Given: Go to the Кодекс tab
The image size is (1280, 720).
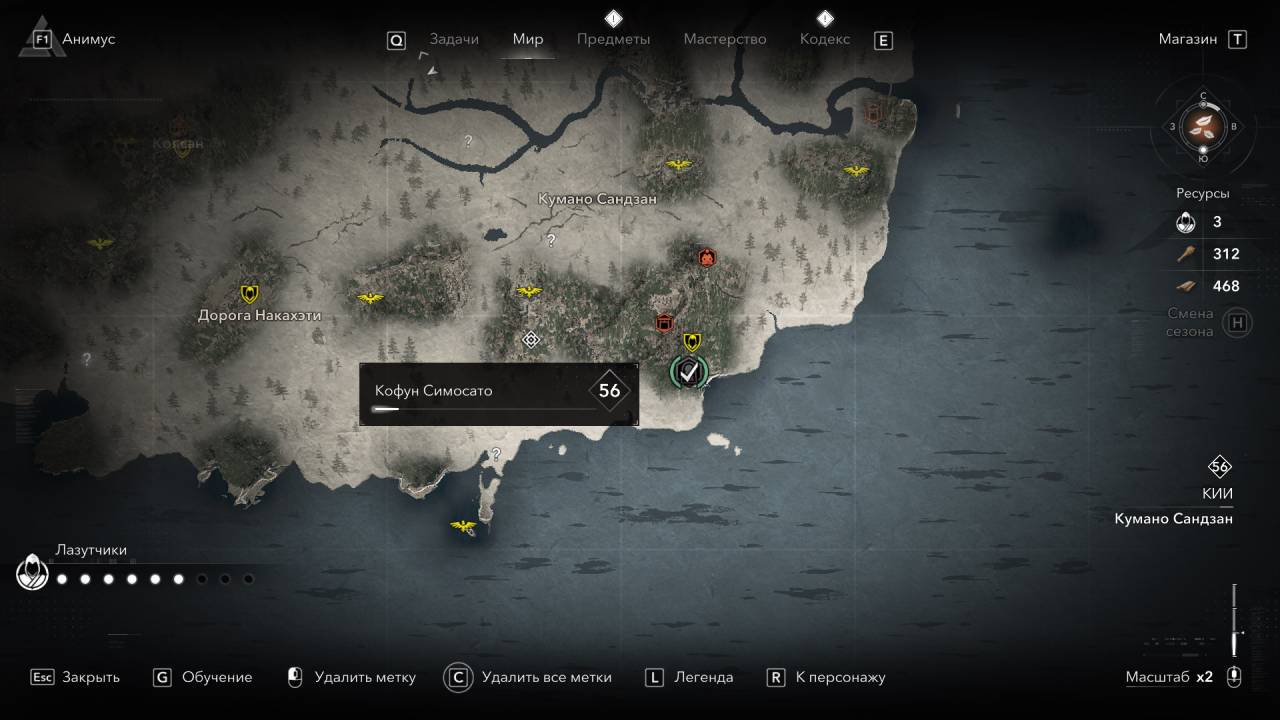Looking at the screenshot, I should point(825,39).
